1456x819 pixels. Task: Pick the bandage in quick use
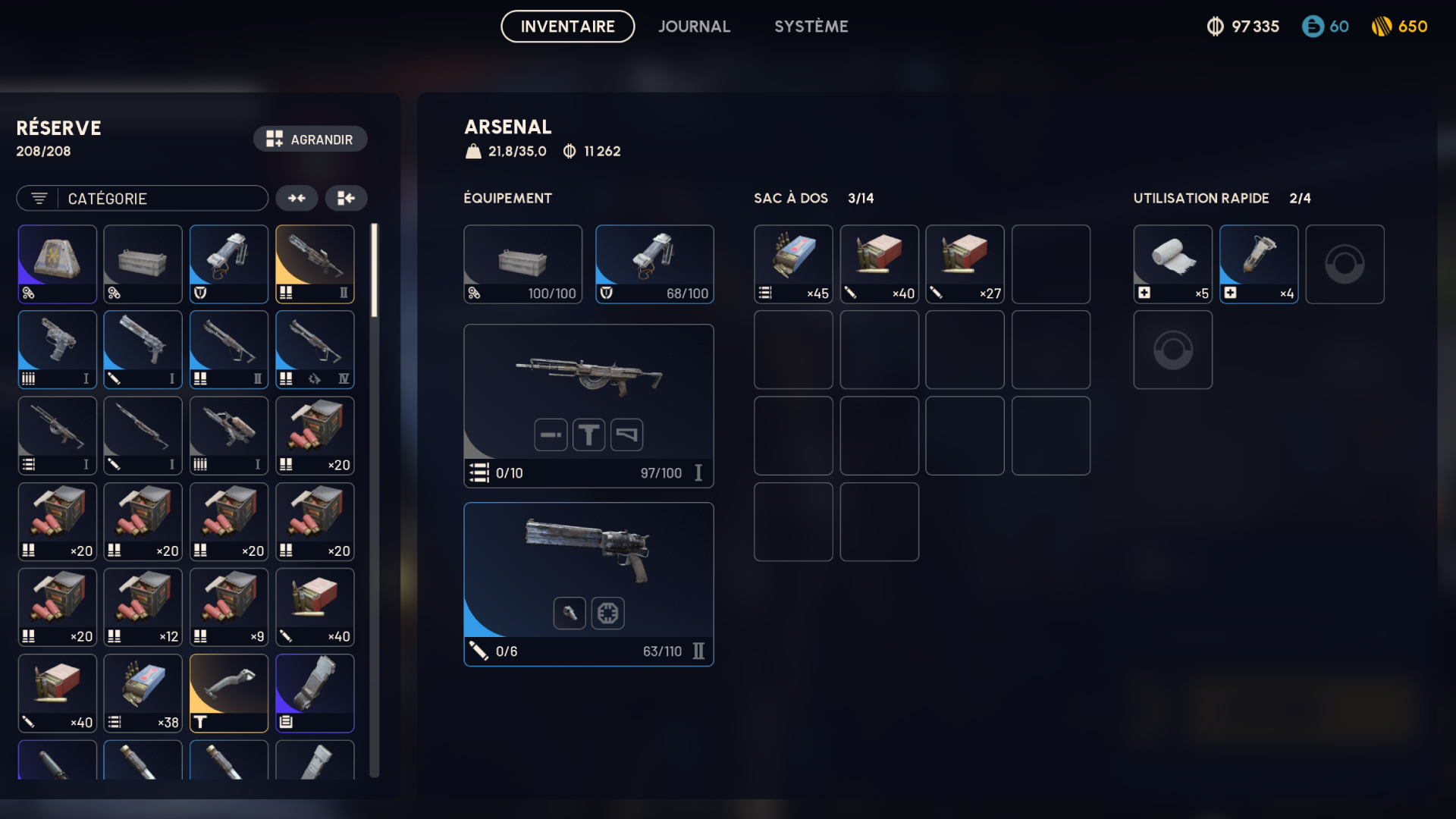[x=1172, y=264]
